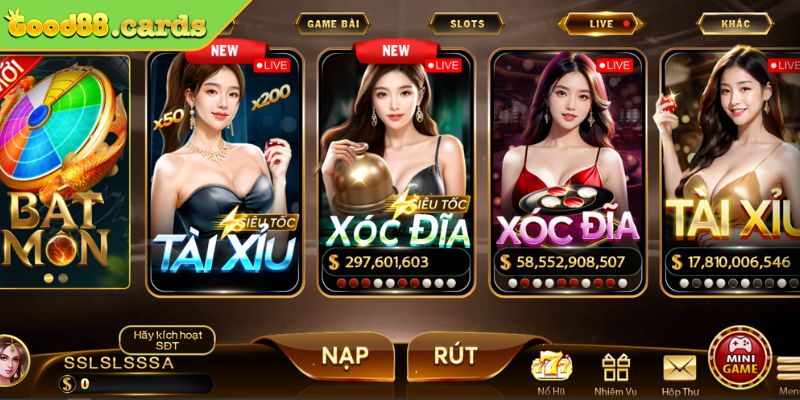Switch to the KHÁC tab
Screen dimensions: 800x400
tap(736, 23)
